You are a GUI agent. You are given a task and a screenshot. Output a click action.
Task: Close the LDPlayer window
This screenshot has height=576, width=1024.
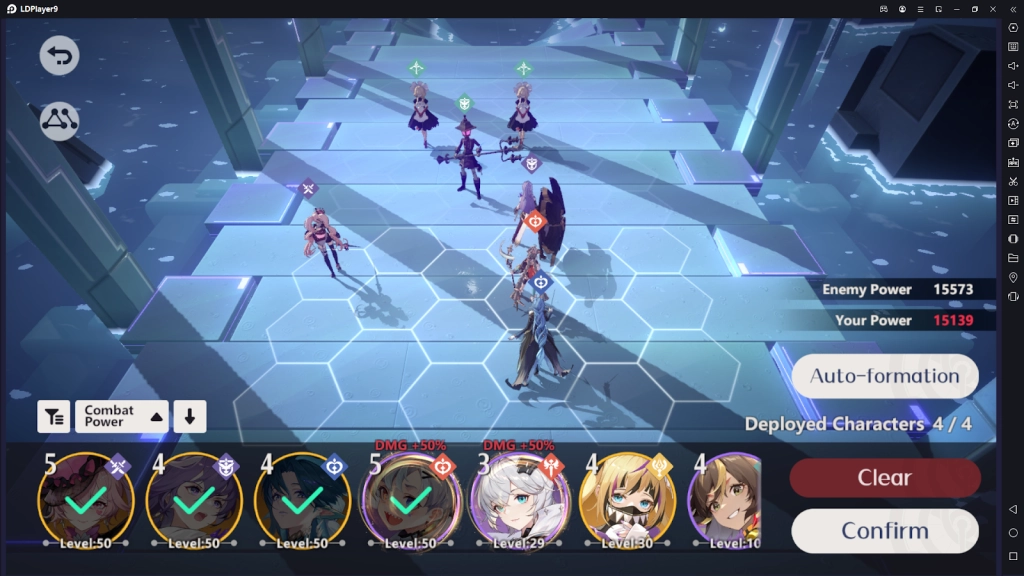pyautogui.click(x=993, y=9)
